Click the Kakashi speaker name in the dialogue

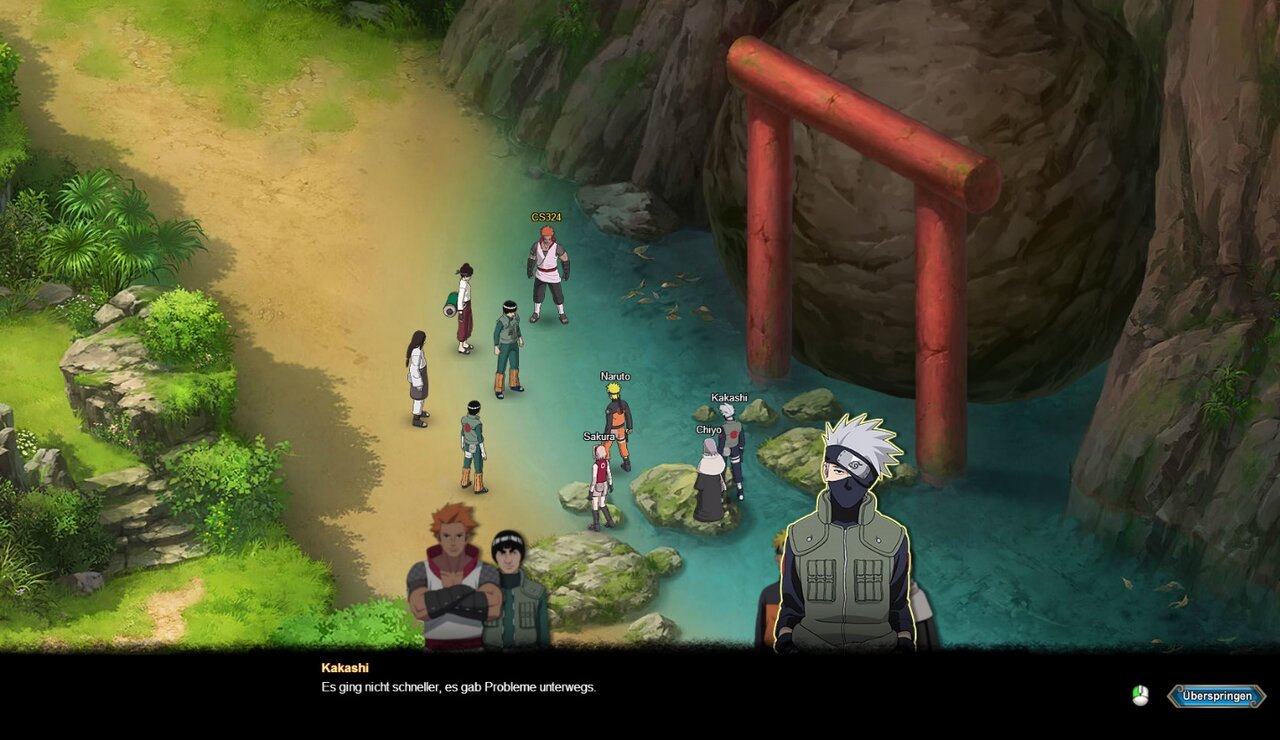point(347,666)
